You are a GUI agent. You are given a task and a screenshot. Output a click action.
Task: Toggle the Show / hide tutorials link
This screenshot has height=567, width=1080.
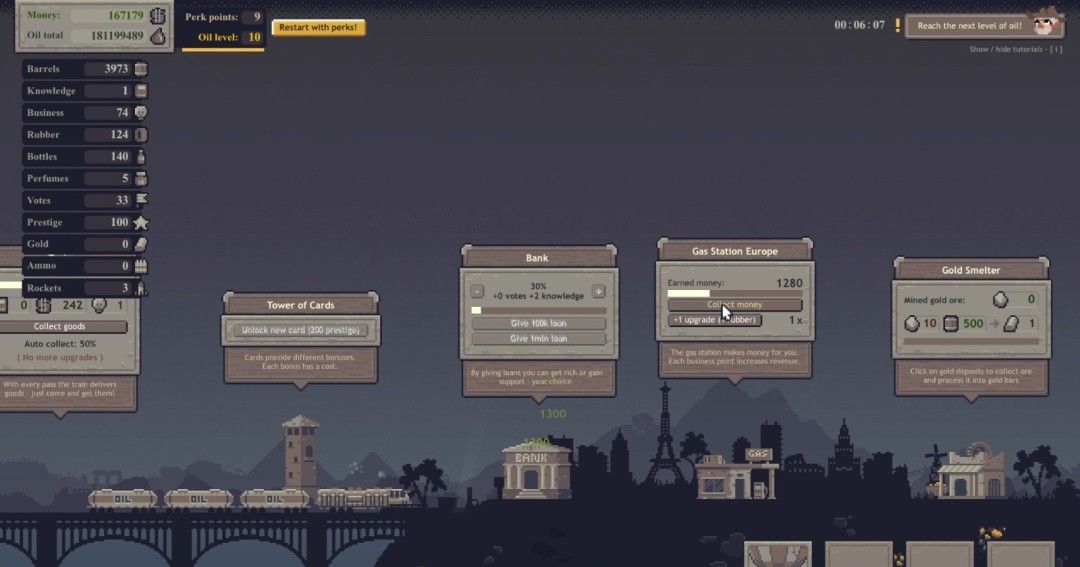(1015, 49)
